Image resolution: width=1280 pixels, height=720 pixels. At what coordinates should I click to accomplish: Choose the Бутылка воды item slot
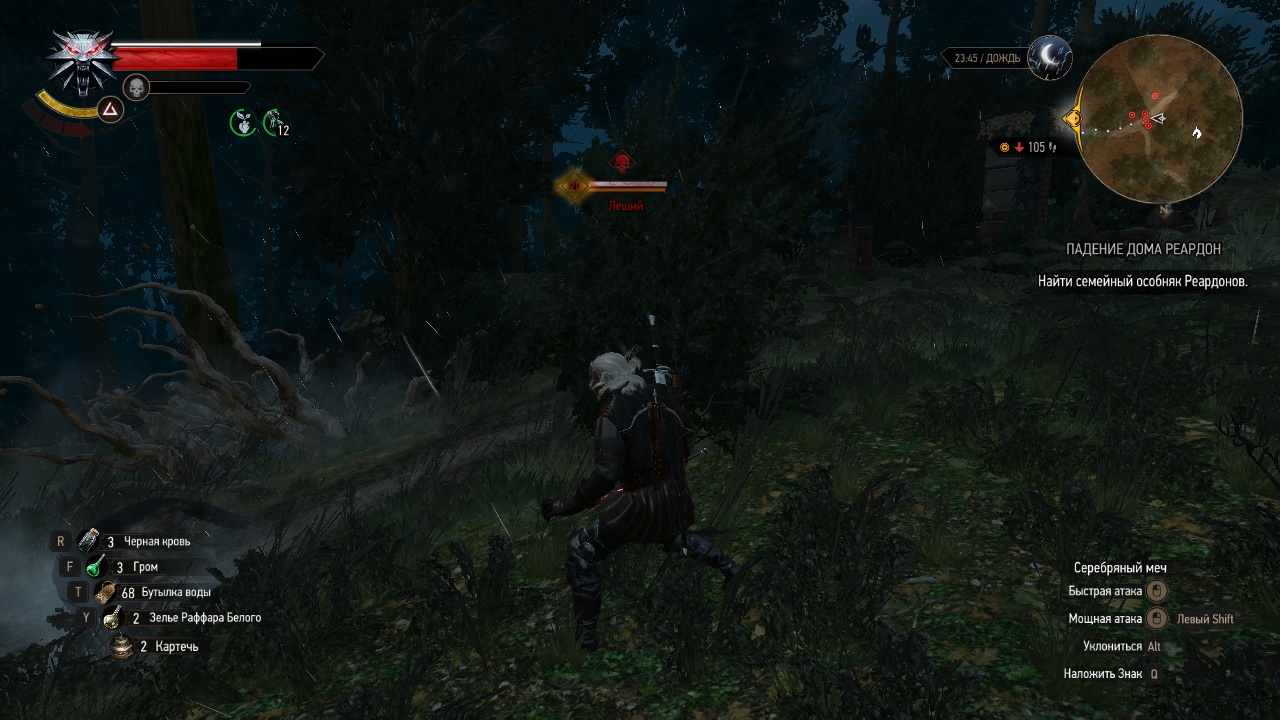105,592
